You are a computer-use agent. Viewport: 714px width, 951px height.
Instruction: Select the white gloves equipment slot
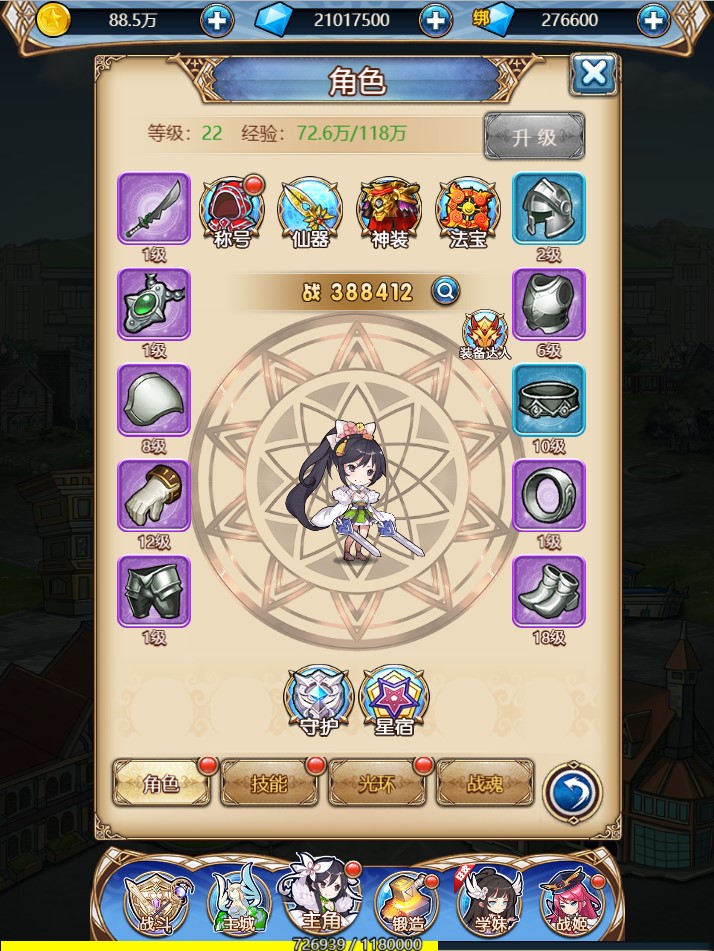point(153,496)
